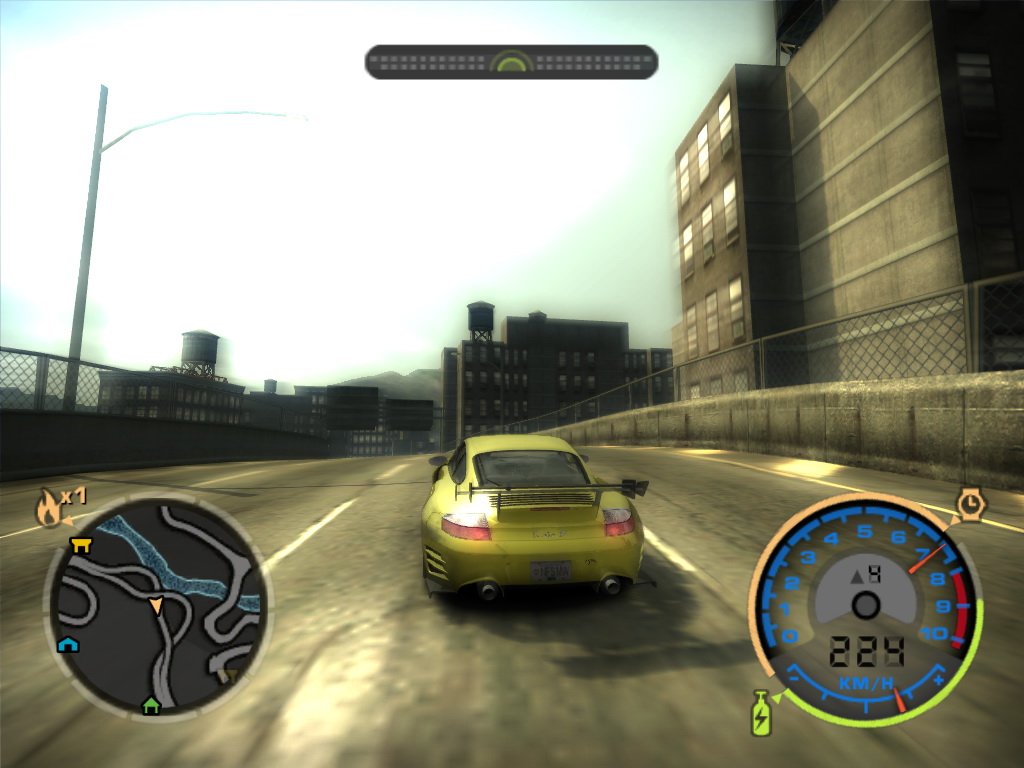This screenshot has width=1024, height=768.
Task: Select the green house marker on minimap
Action: (151, 705)
